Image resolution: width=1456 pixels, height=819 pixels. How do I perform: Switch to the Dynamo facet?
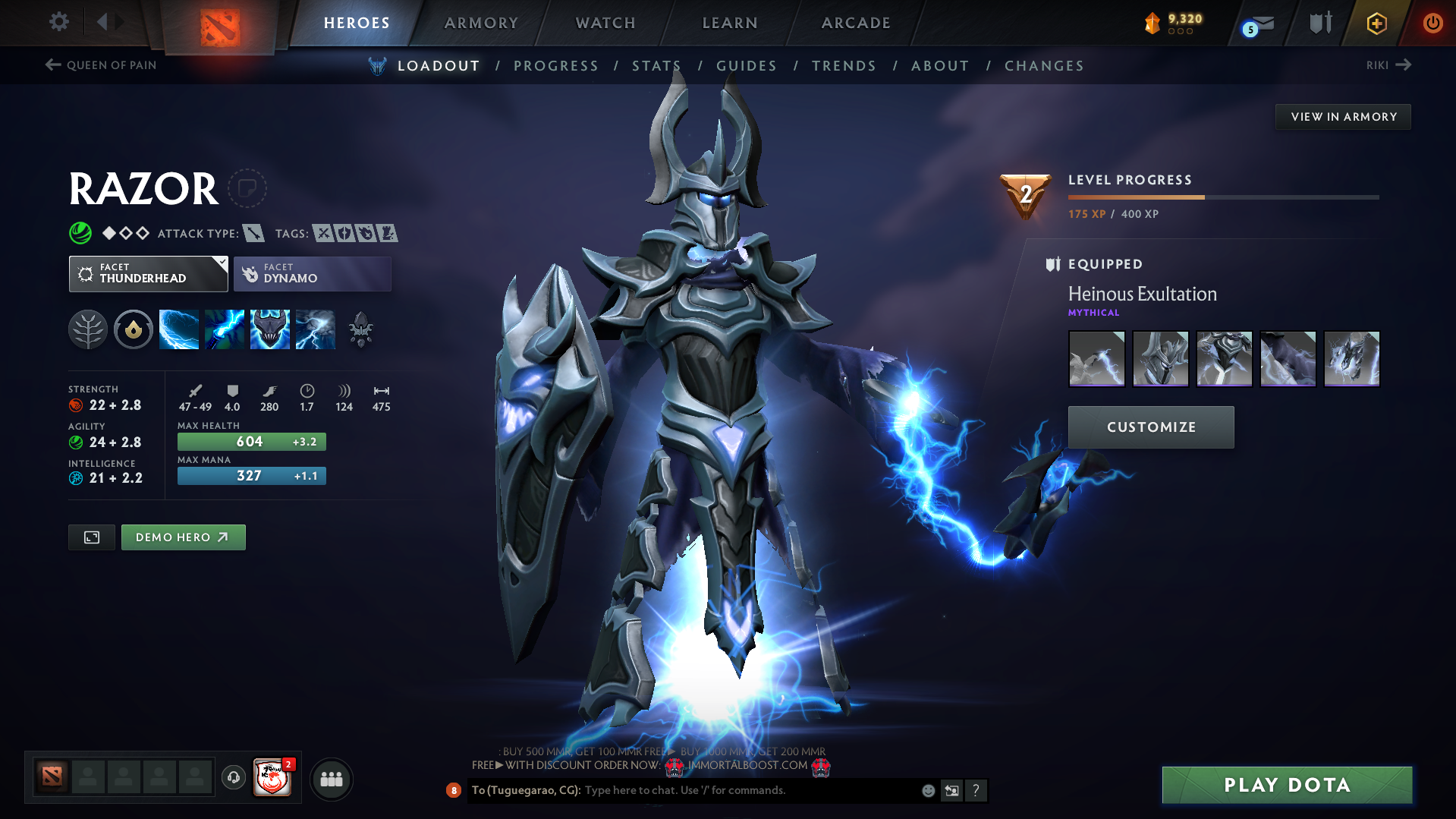[312, 273]
